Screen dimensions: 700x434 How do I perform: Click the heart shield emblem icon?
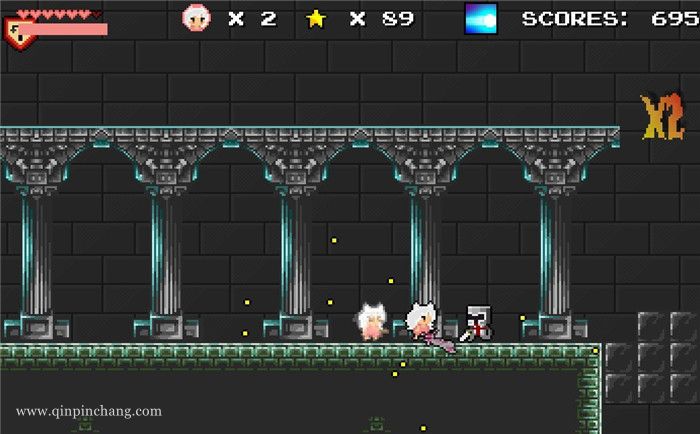point(17,33)
